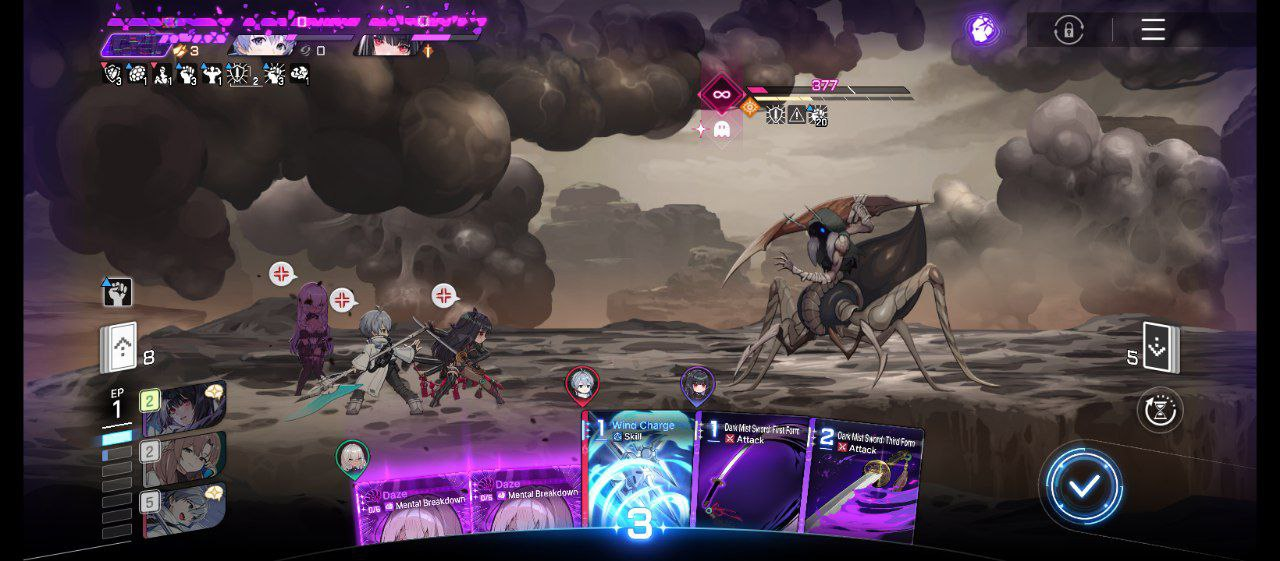This screenshot has height=561, width=1280.
Task: Tap the glowing purple fist icon
Action: (x=984, y=28)
